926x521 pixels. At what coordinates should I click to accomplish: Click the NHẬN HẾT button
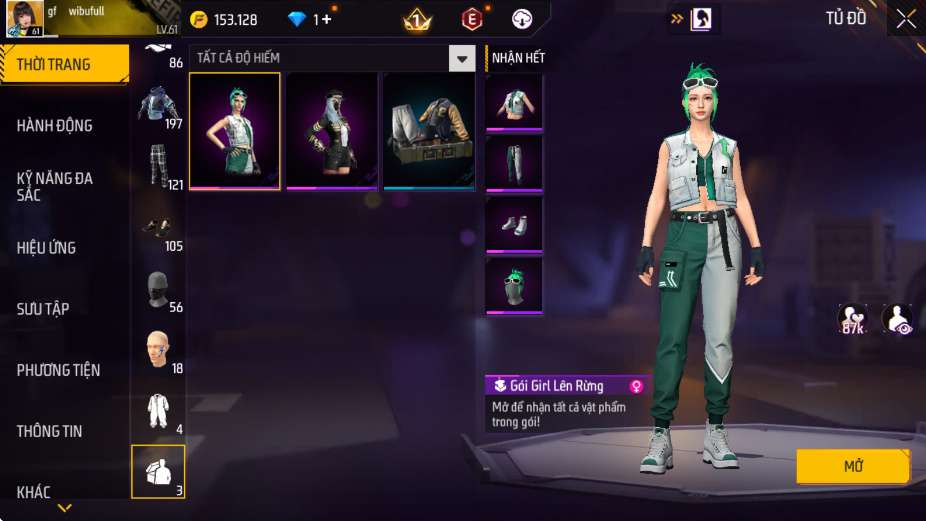[x=518, y=58]
